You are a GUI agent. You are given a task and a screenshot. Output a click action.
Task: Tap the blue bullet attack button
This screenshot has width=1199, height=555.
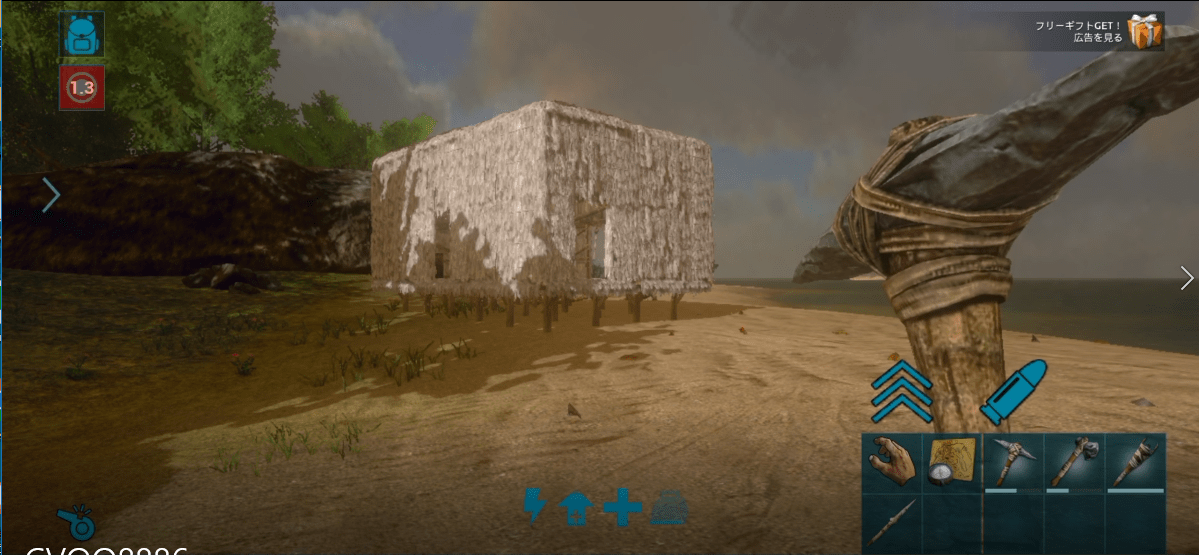click(1013, 392)
